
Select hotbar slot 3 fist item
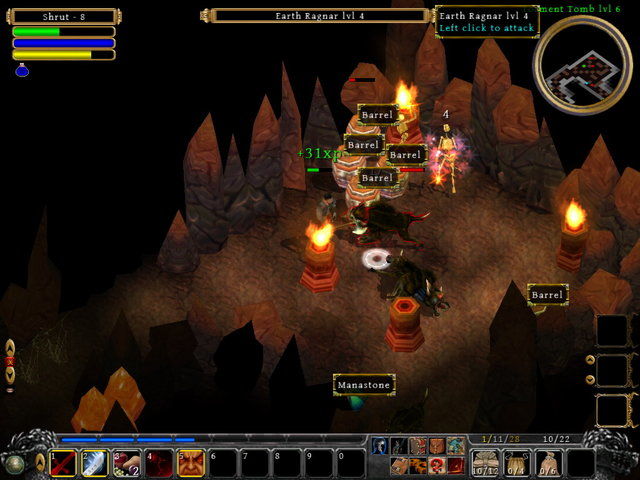(127, 463)
